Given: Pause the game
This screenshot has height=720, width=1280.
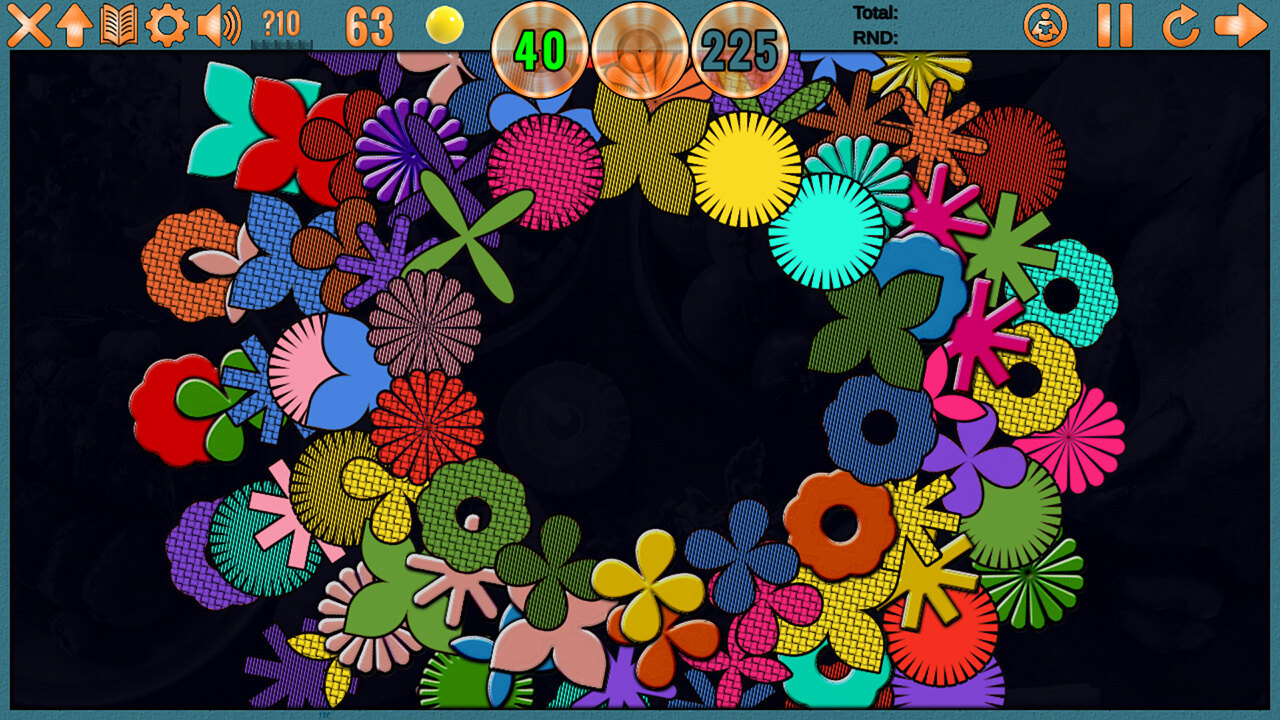Looking at the screenshot, I should (1114, 25).
